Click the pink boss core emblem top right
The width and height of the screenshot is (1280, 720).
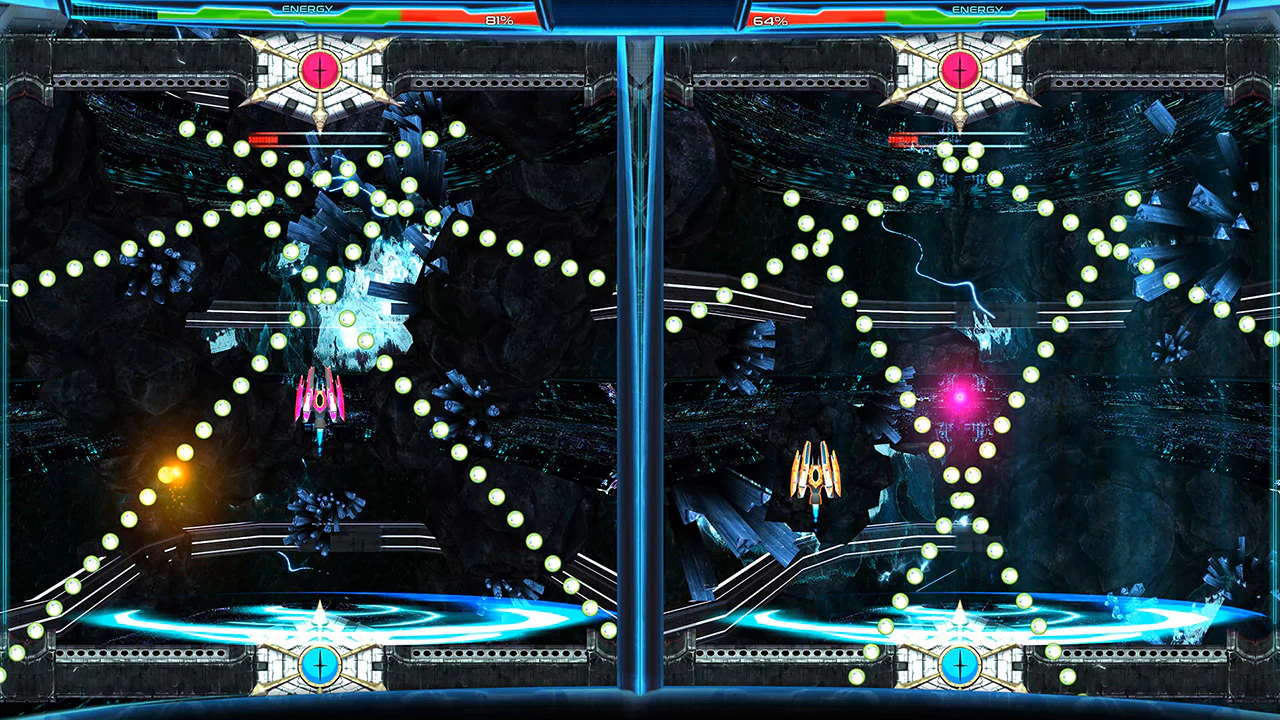pyautogui.click(x=958, y=70)
